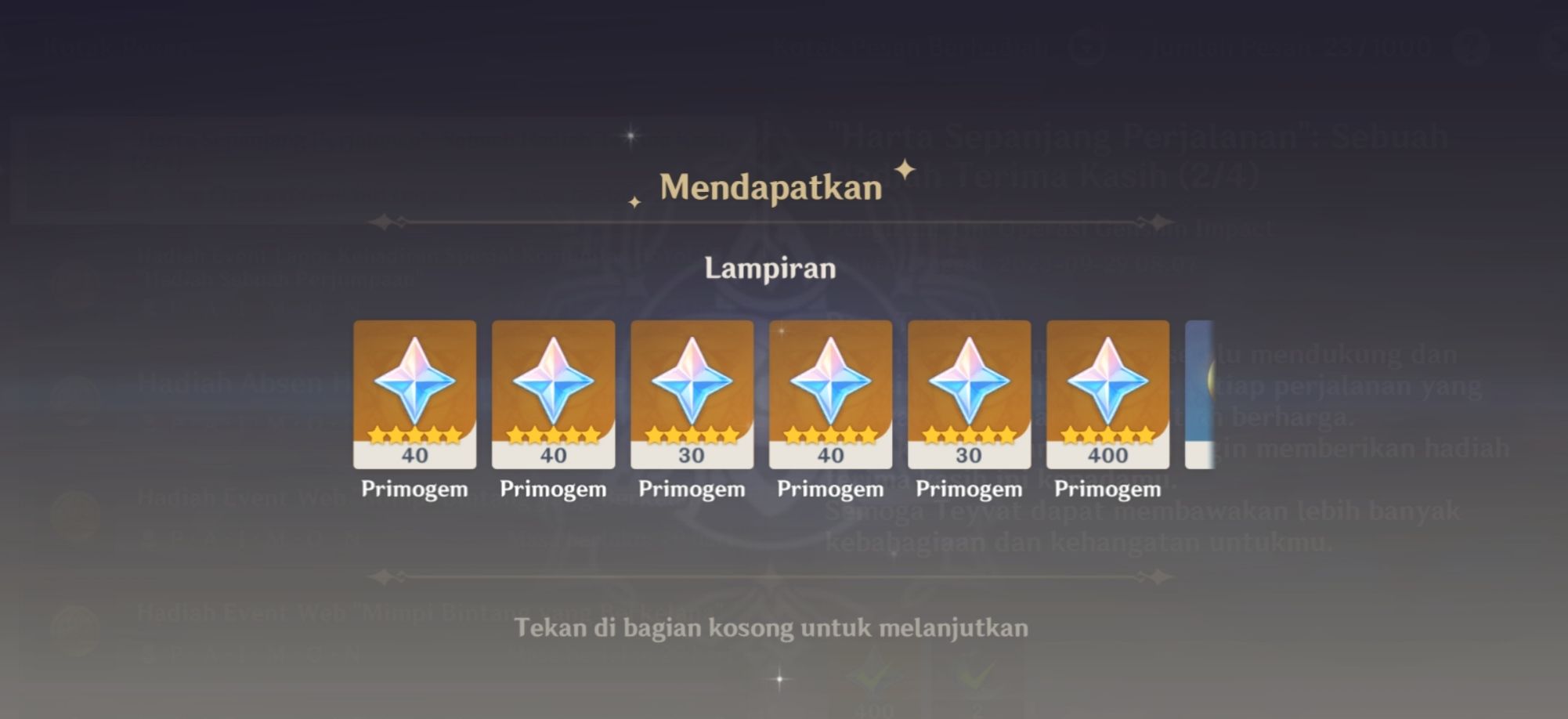Screen dimensions: 1568x719
Task: Open the dropdown arrow beside Kotak Pesan Berhadiah
Action: pos(1085,49)
